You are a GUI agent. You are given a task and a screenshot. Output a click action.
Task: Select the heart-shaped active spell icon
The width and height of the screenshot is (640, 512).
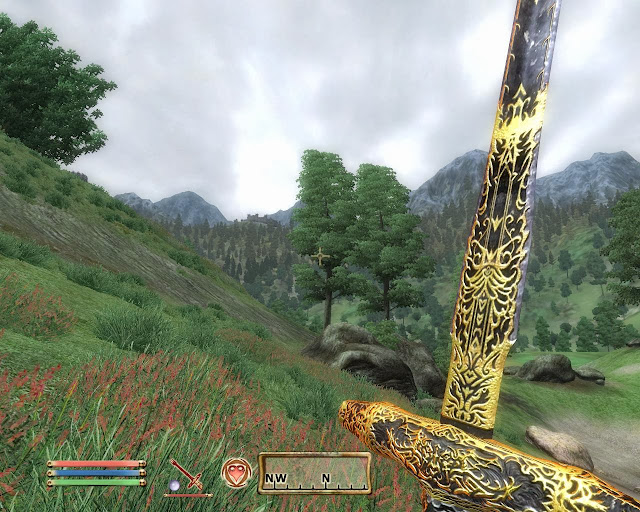coord(237,472)
